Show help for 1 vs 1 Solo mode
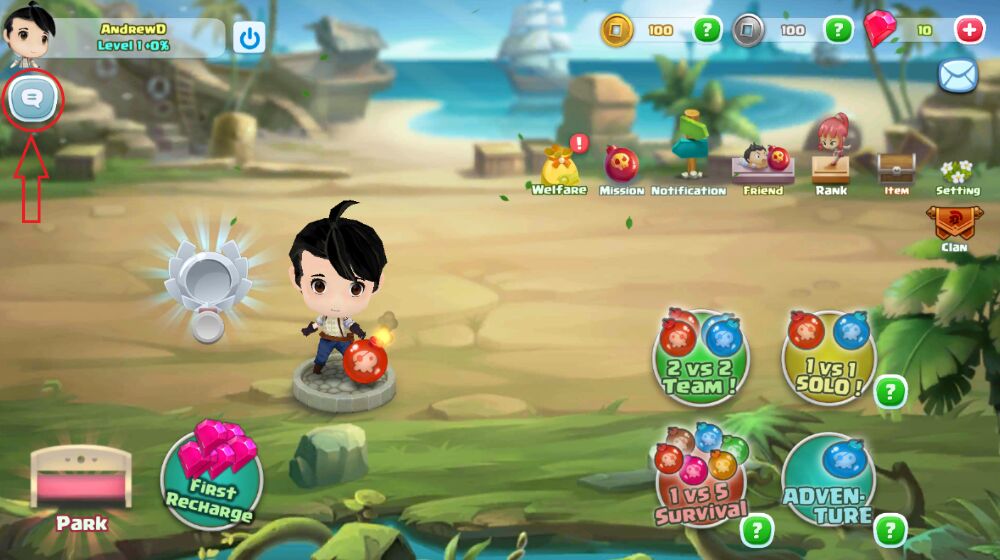This screenshot has width=1000, height=560. click(890, 392)
